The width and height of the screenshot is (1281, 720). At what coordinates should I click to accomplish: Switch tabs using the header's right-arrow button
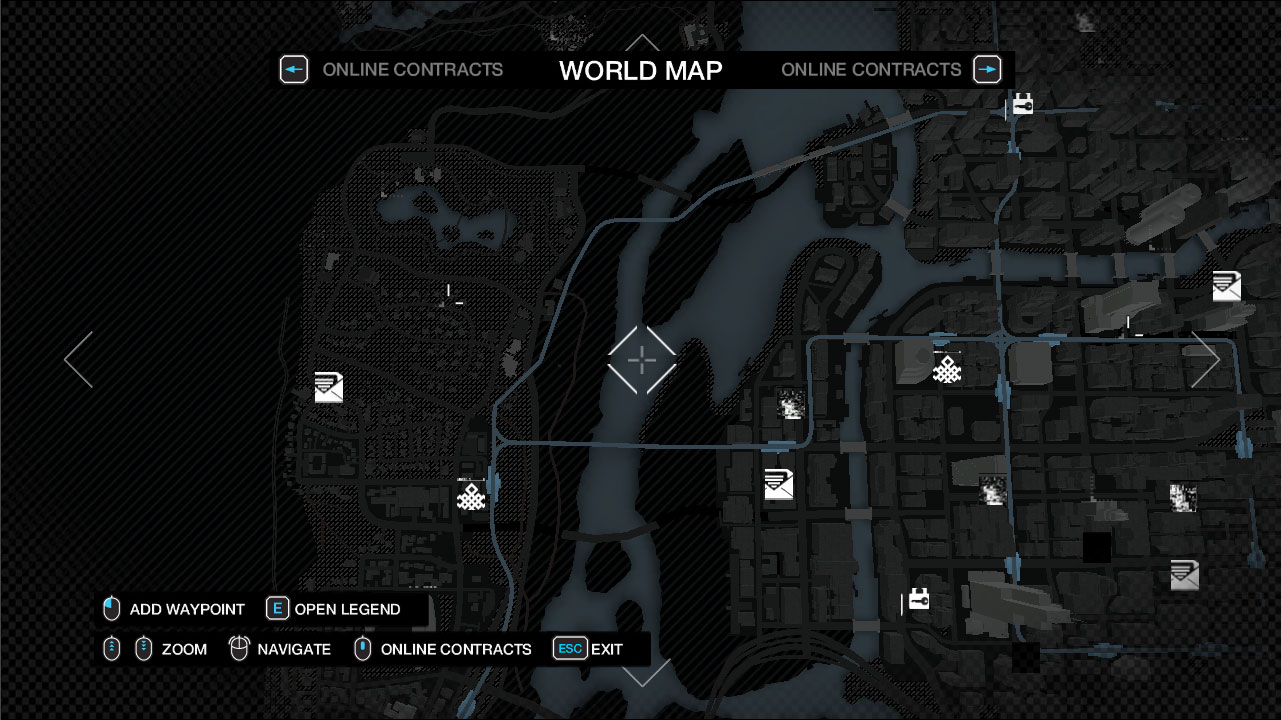pyautogui.click(x=987, y=69)
